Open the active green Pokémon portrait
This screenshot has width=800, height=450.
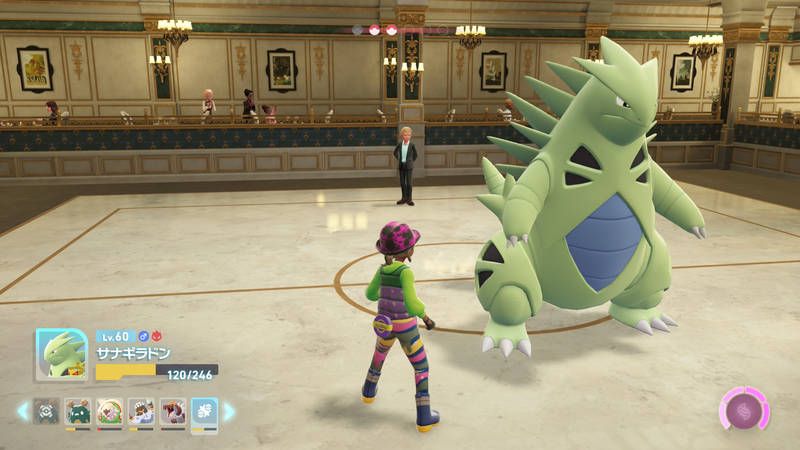tap(61, 354)
